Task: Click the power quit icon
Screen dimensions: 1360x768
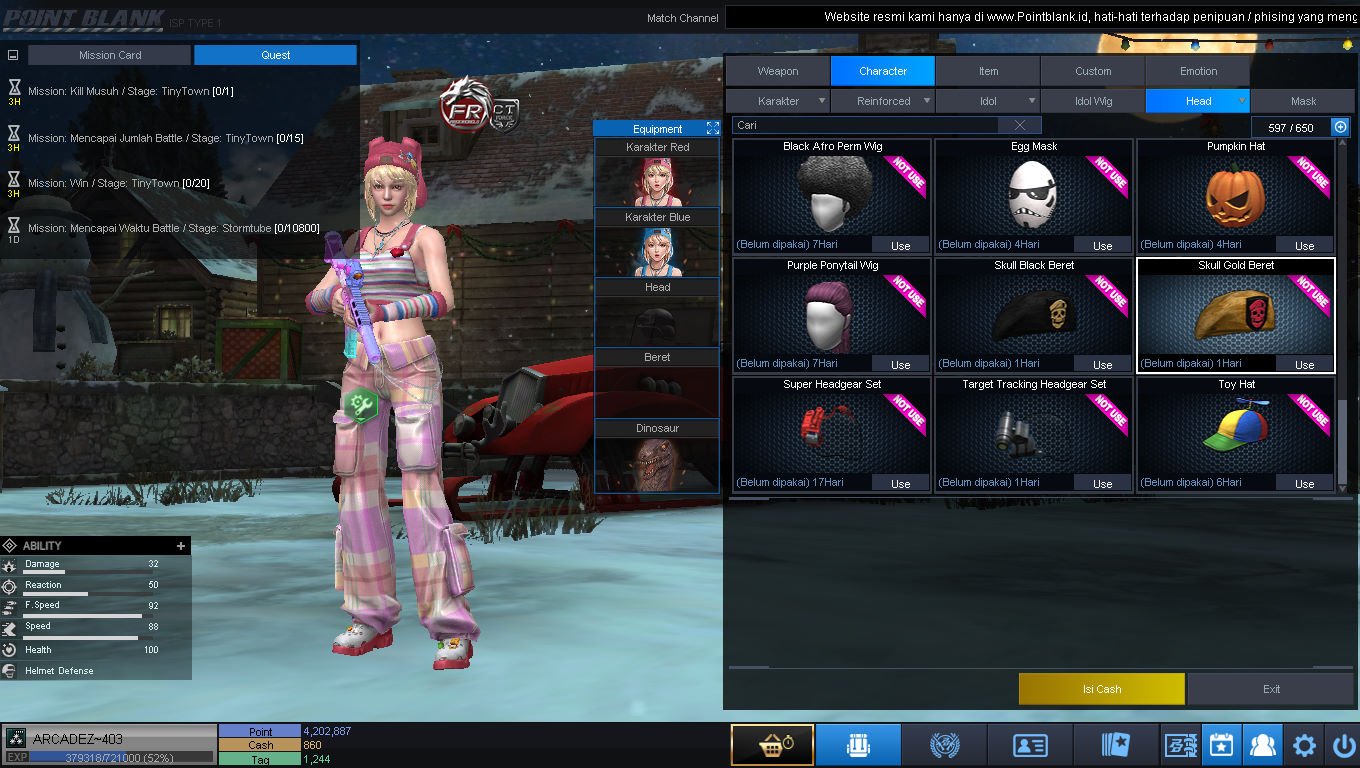Action: tap(1344, 746)
